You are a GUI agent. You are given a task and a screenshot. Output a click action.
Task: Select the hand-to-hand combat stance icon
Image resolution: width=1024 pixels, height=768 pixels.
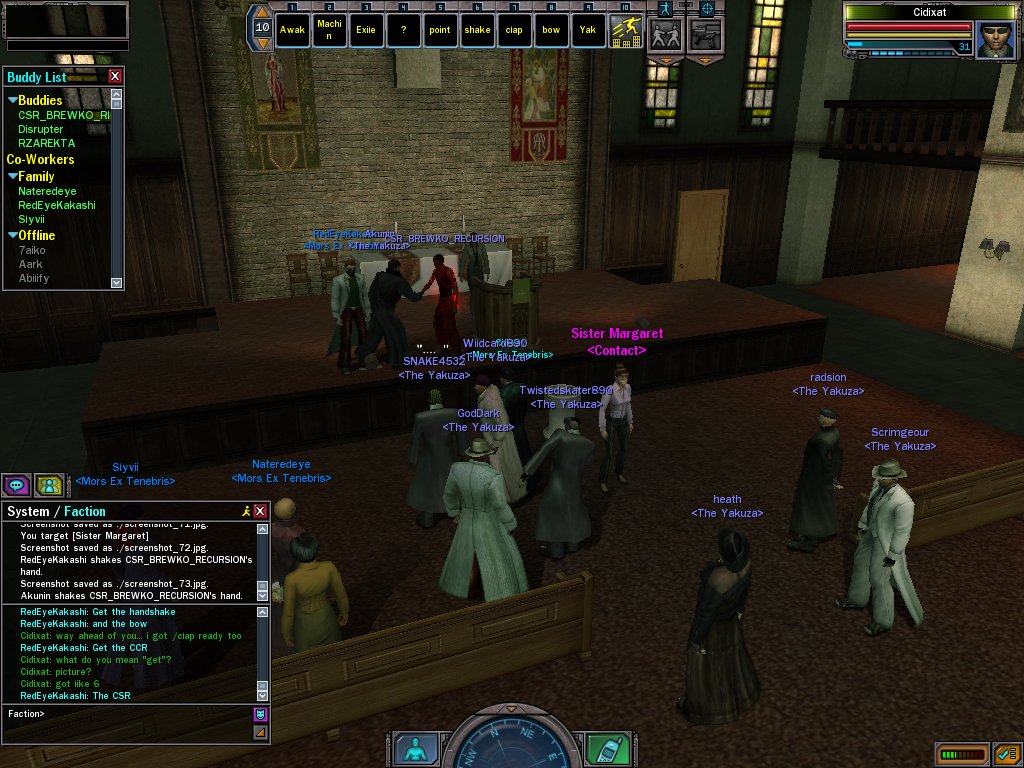(665, 35)
